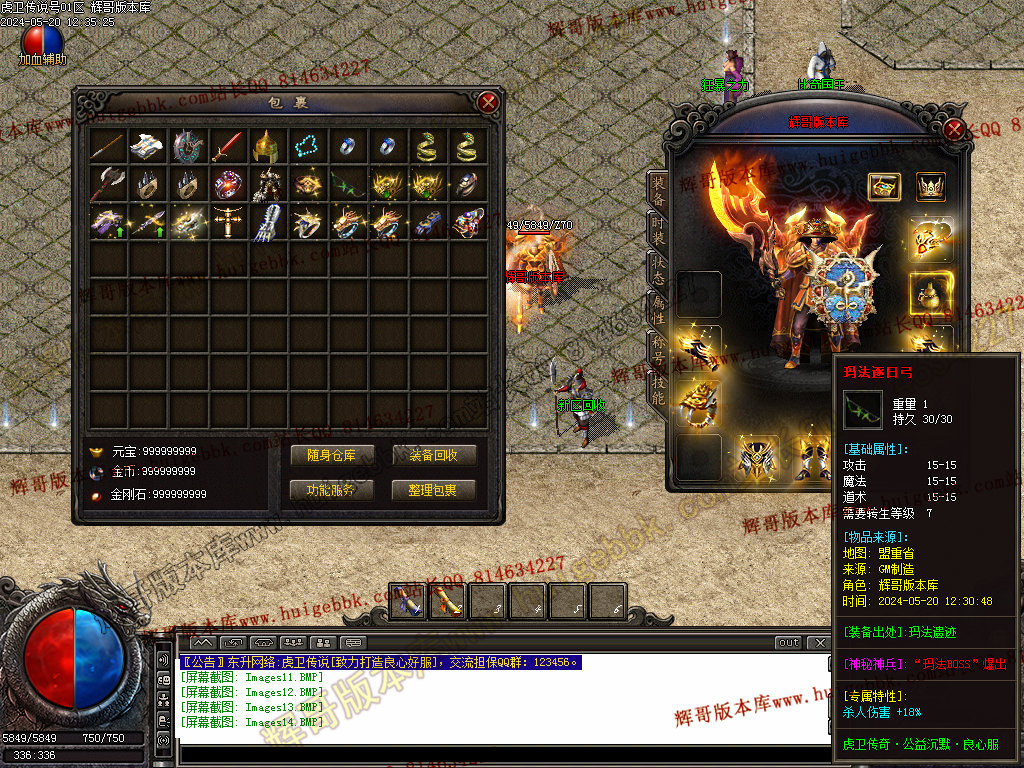Viewport: 1024px width, 768px height.
Task: Open the 功能服务 function services menu
Action: click(331, 490)
